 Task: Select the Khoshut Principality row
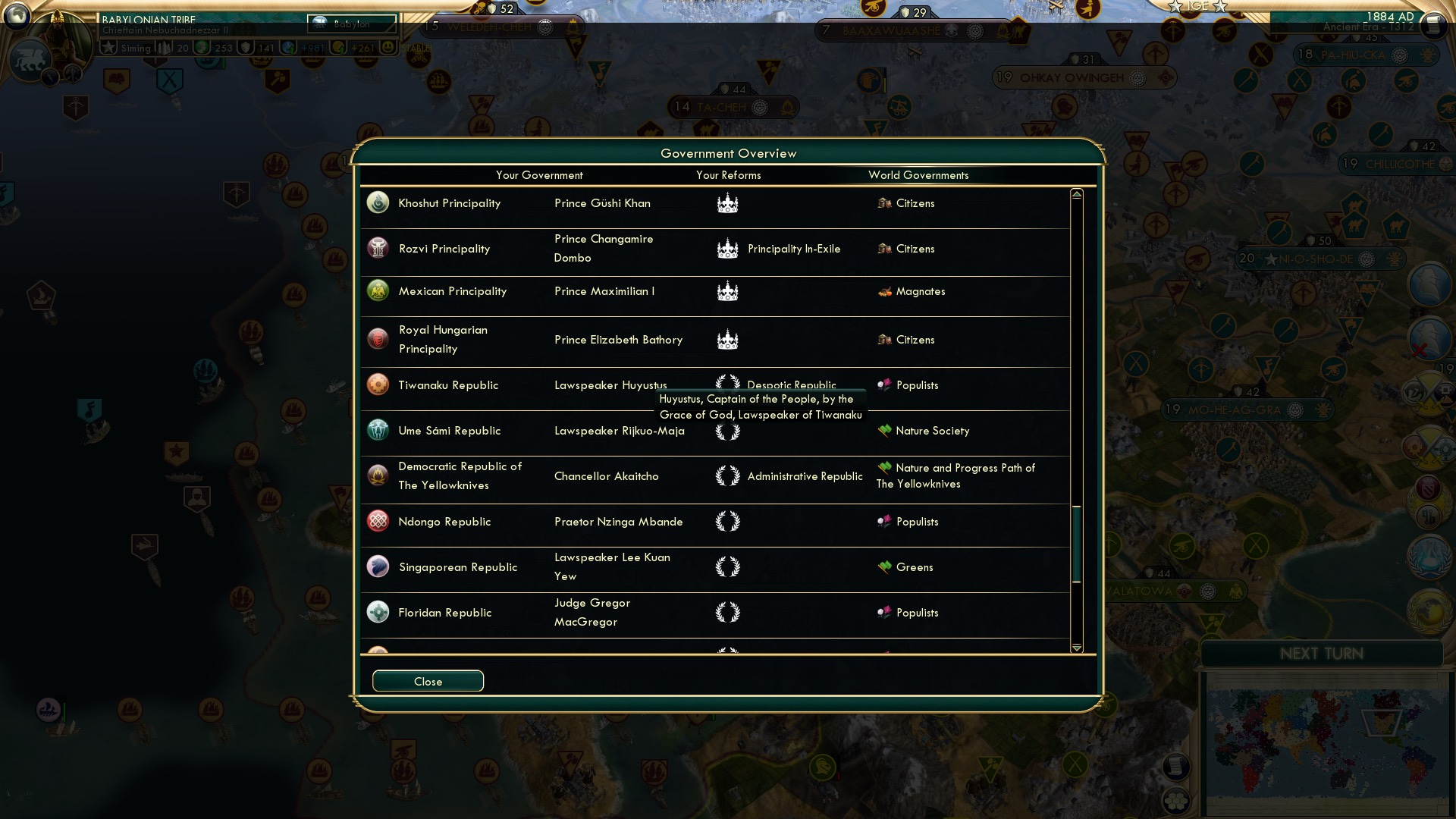(x=449, y=203)
